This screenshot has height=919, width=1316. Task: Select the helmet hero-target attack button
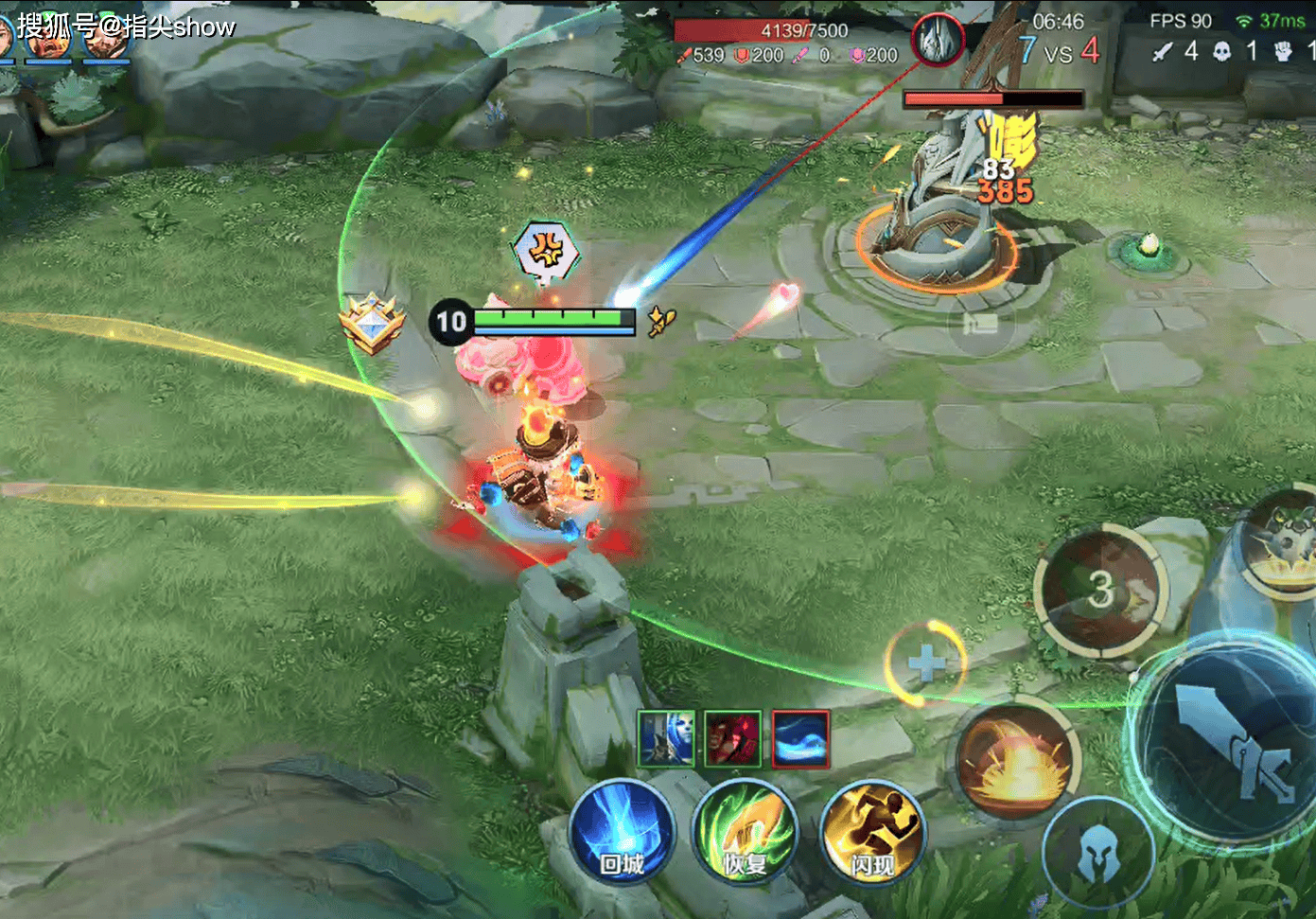pos(1097,852)
